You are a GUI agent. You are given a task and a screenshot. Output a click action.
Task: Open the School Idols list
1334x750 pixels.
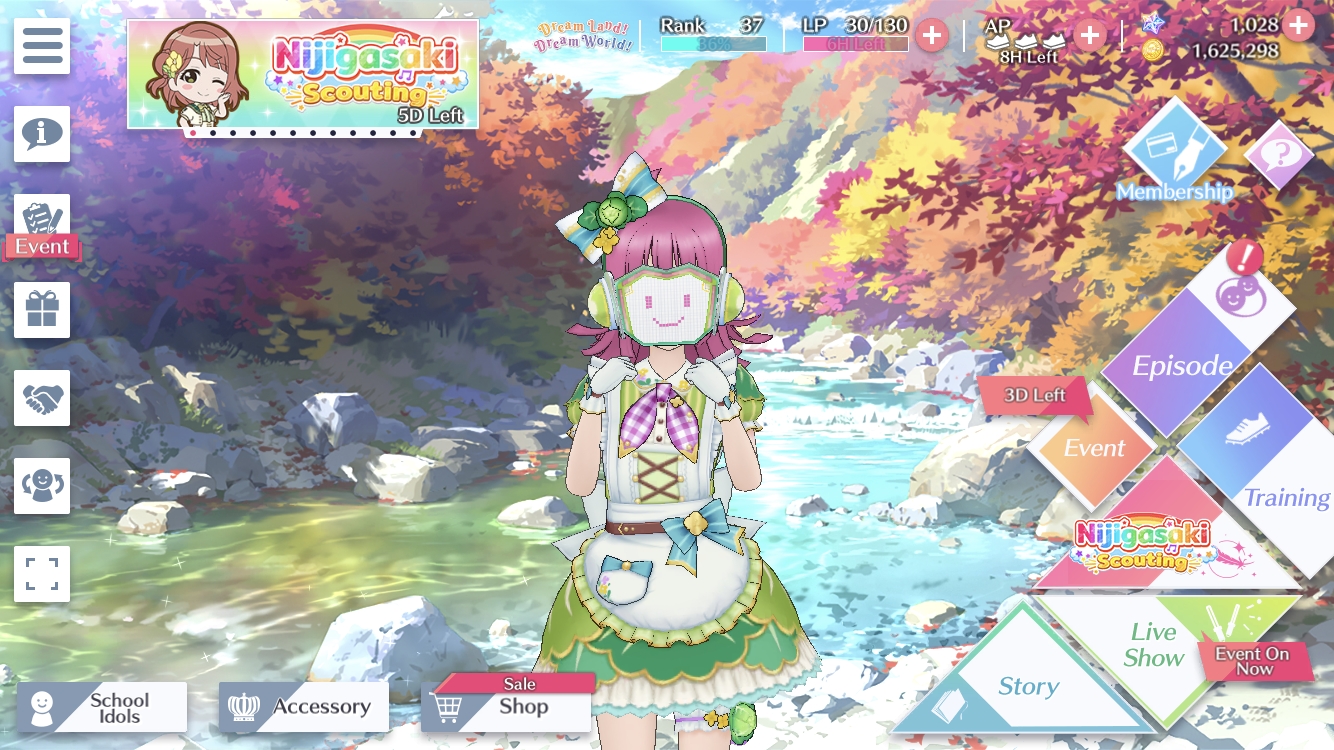point(102,708)
